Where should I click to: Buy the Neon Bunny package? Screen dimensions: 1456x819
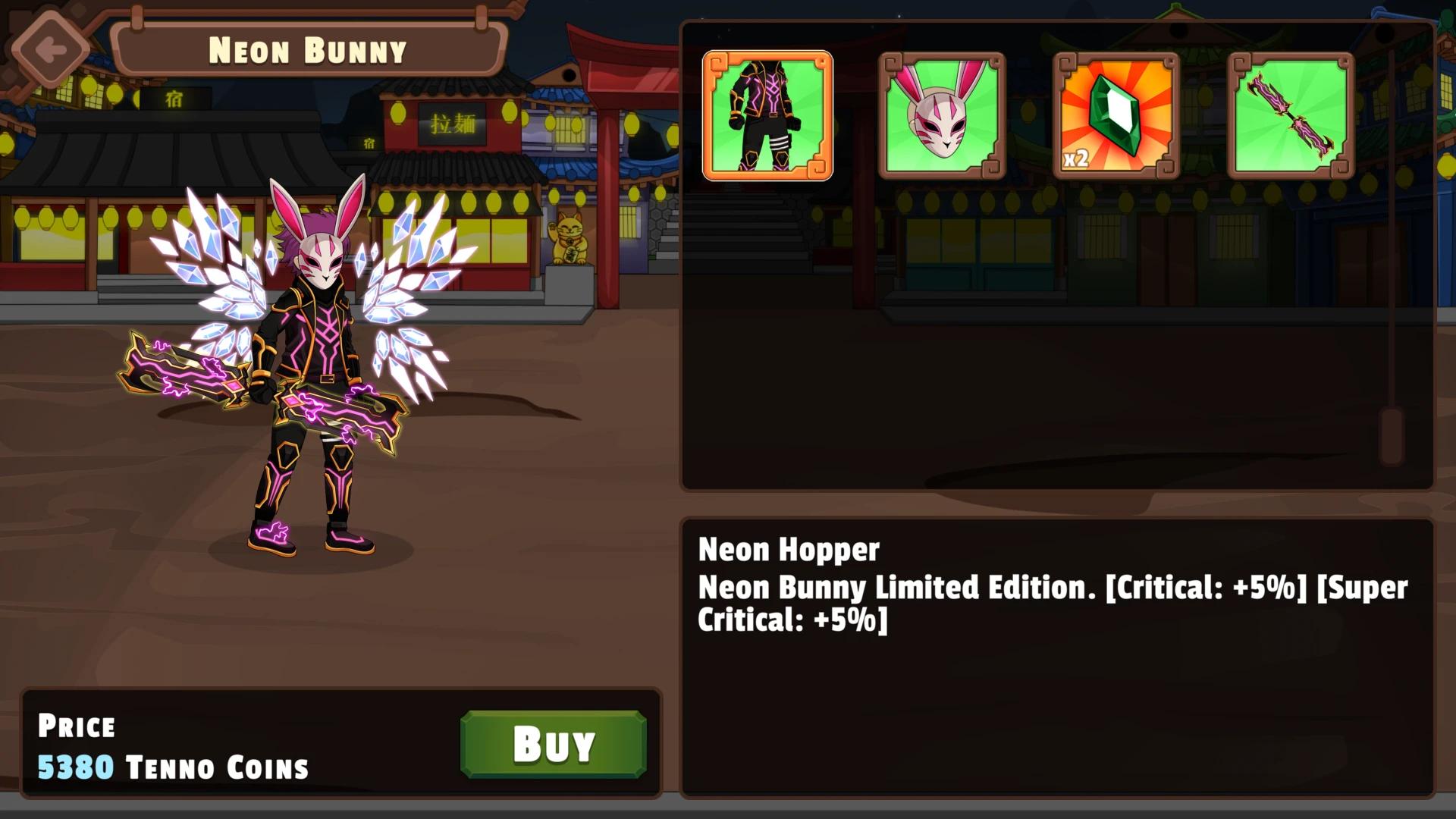pos(553,744)
